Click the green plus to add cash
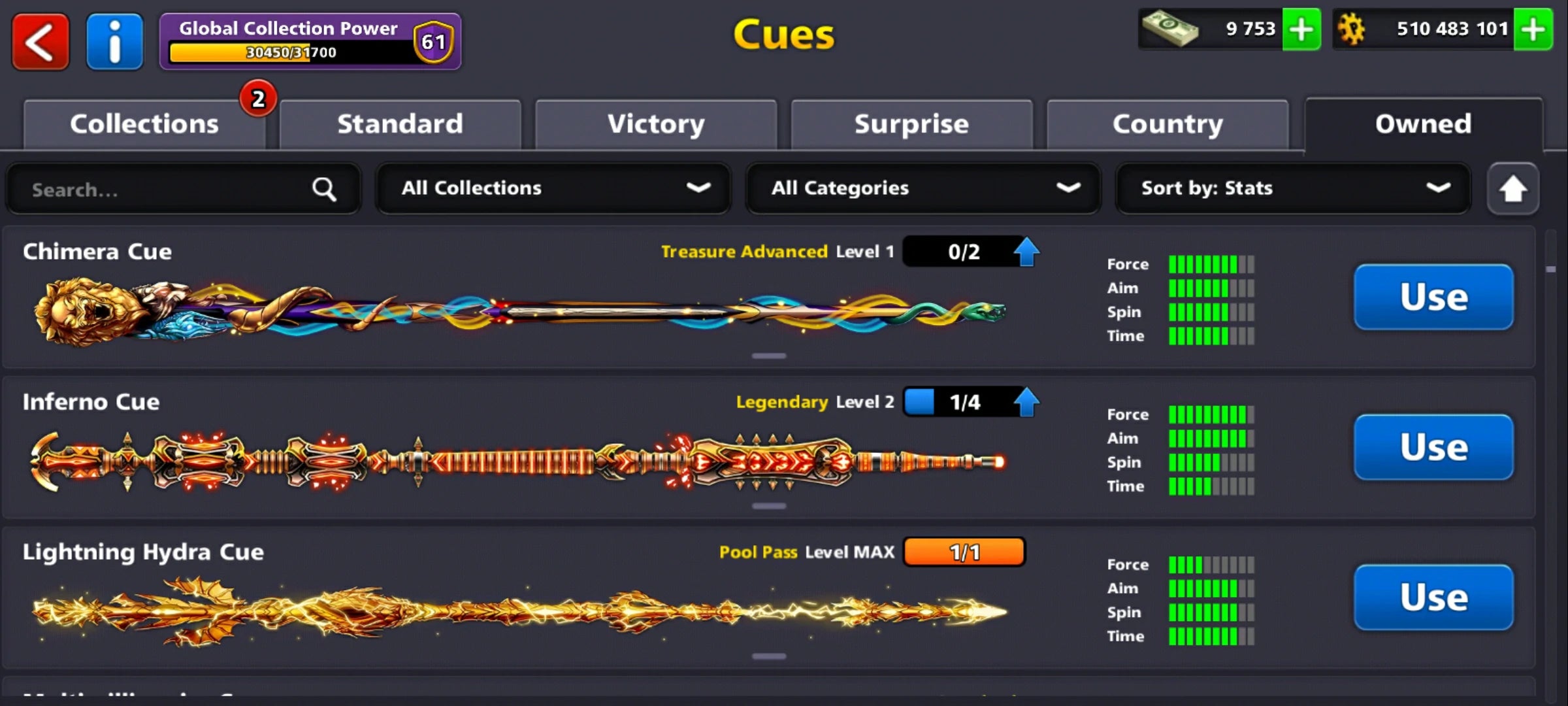1568x706 pixels. coord(1302,29)
